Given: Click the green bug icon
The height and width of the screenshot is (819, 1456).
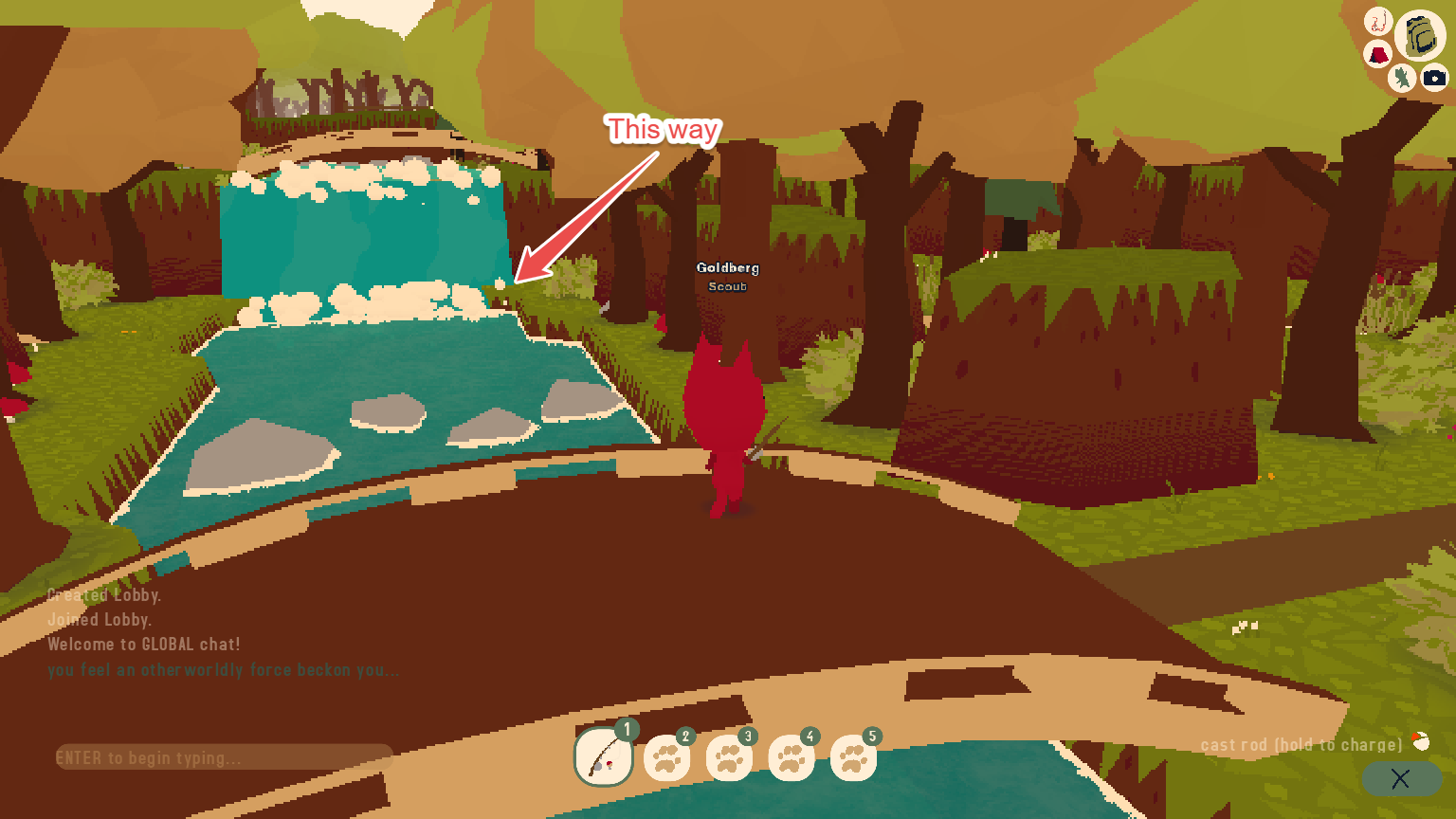Looking at the screenshot, I should pos(1400,78).
